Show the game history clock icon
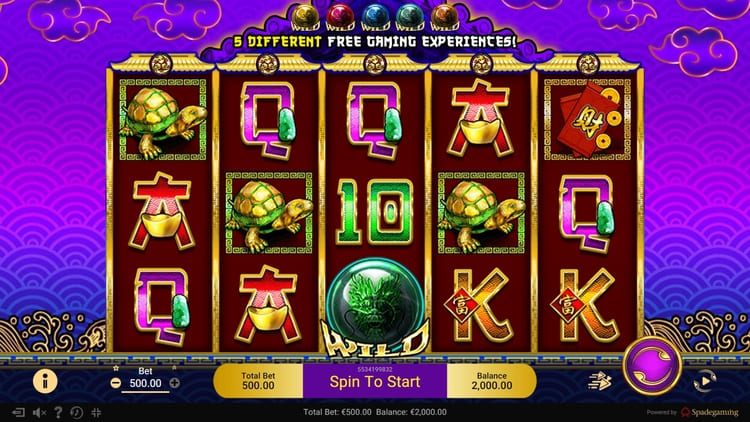Image resolution: width=750 pixels, height=422 pixels. tap(77, 412)
